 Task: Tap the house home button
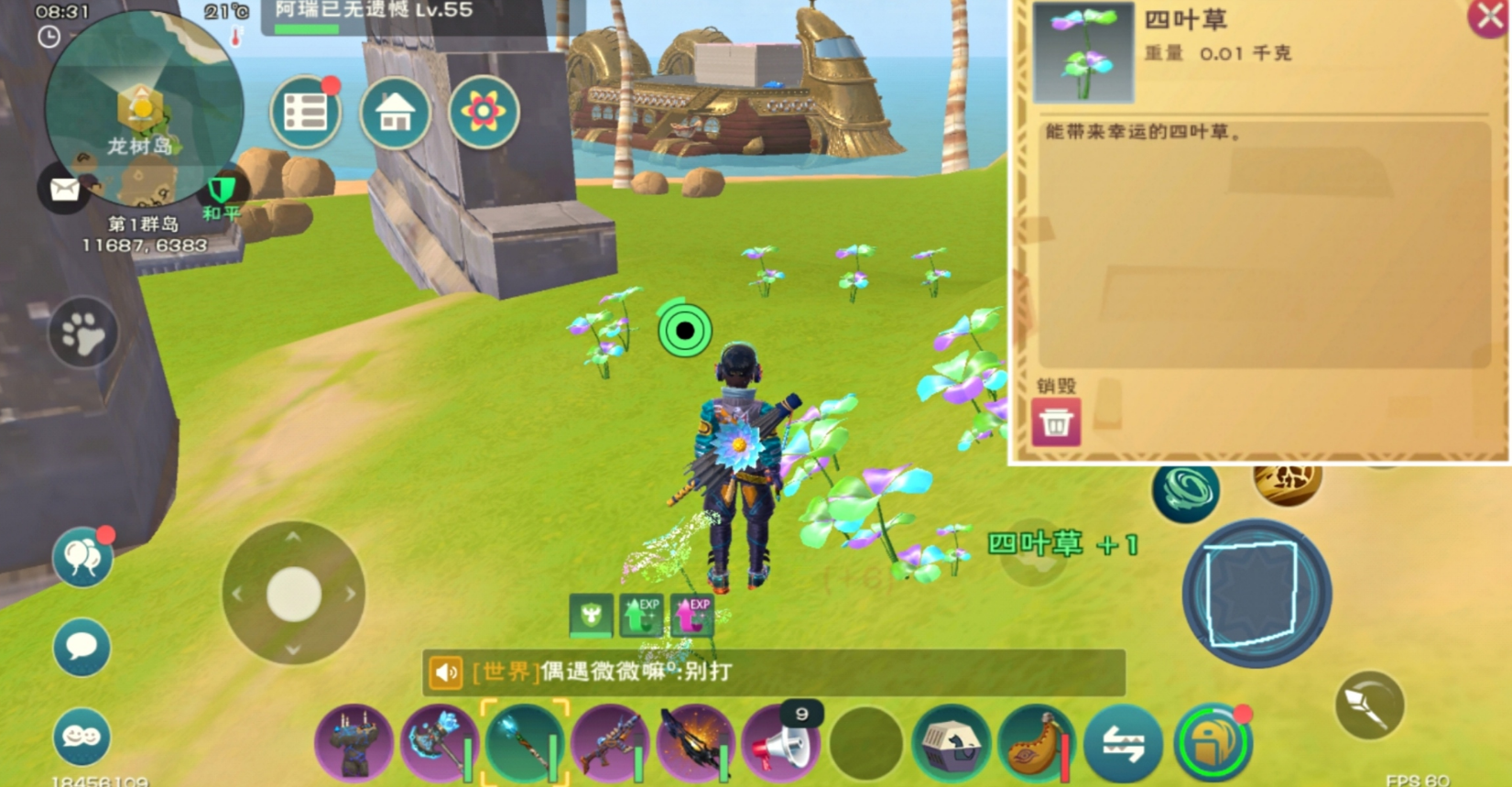point(395,113)
